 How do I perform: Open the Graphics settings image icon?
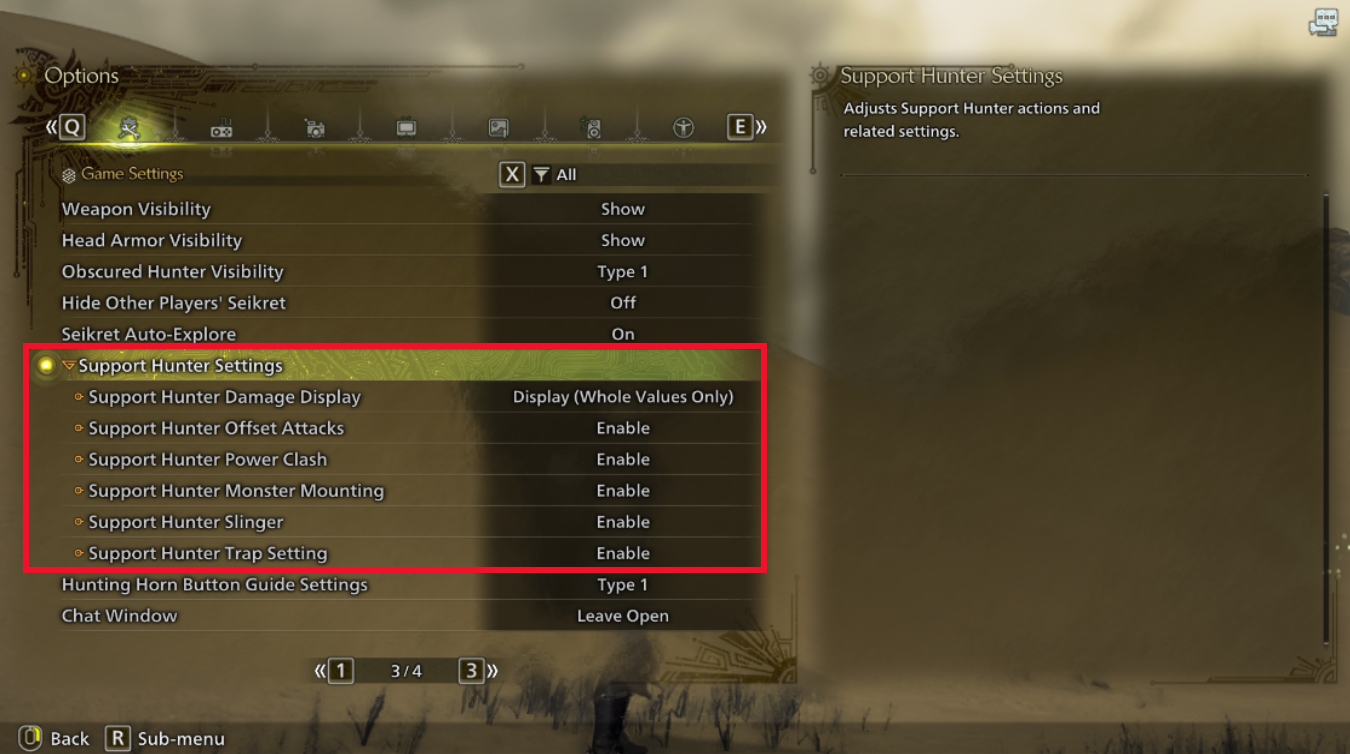[x=498, y=127]
